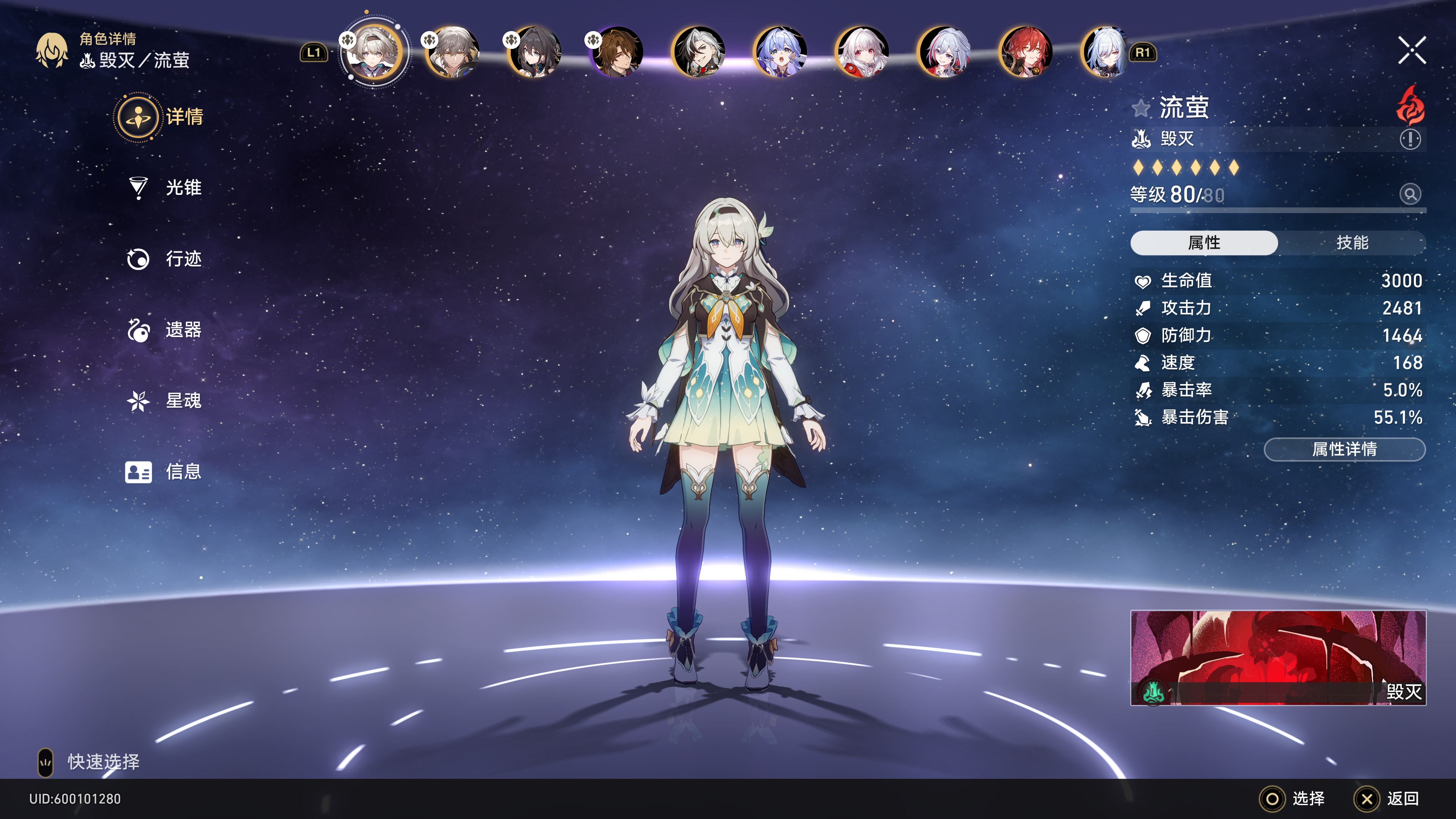Pick the white-haired red-eyed character portrait
The image size is (1456, 819).
(861, 53)
